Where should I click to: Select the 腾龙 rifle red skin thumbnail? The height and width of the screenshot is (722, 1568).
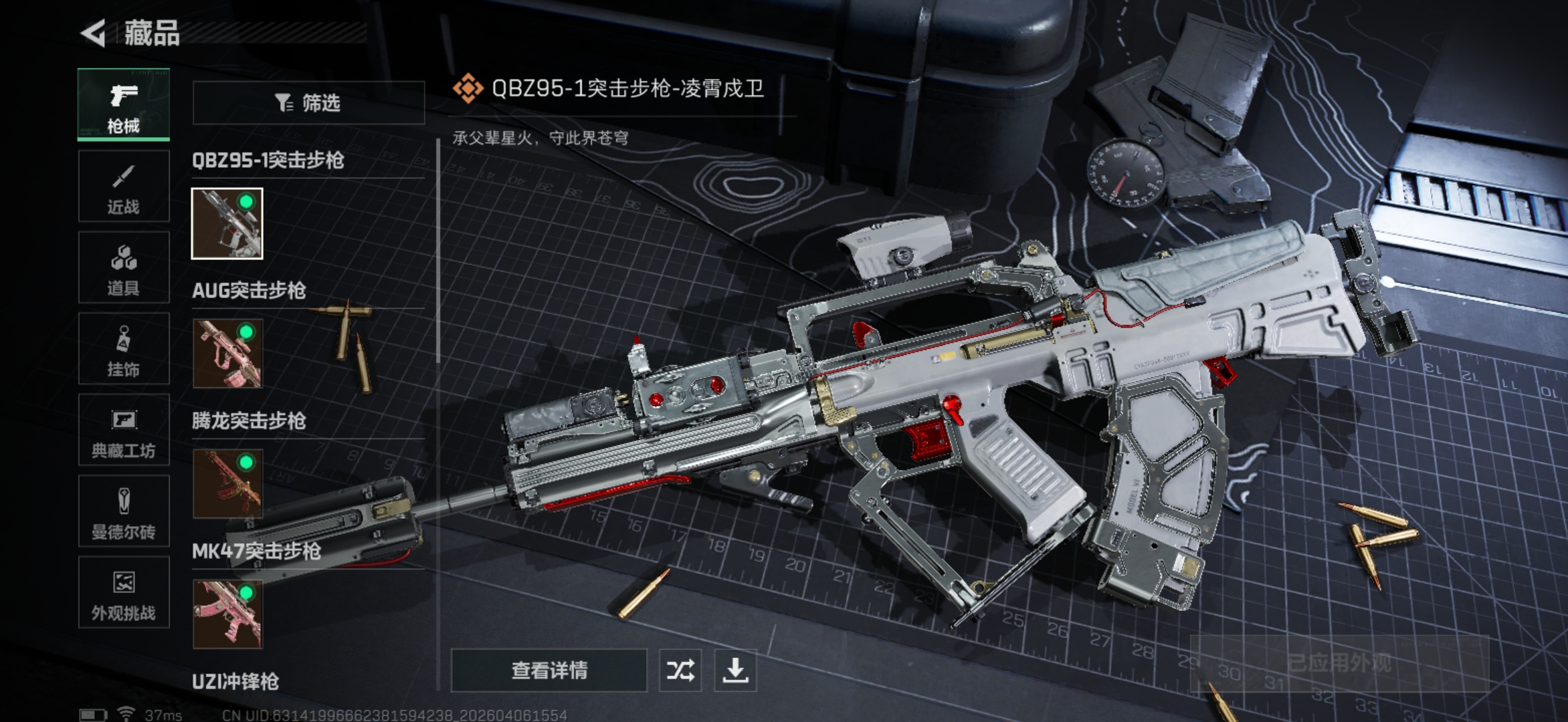[x=227, y=483]
